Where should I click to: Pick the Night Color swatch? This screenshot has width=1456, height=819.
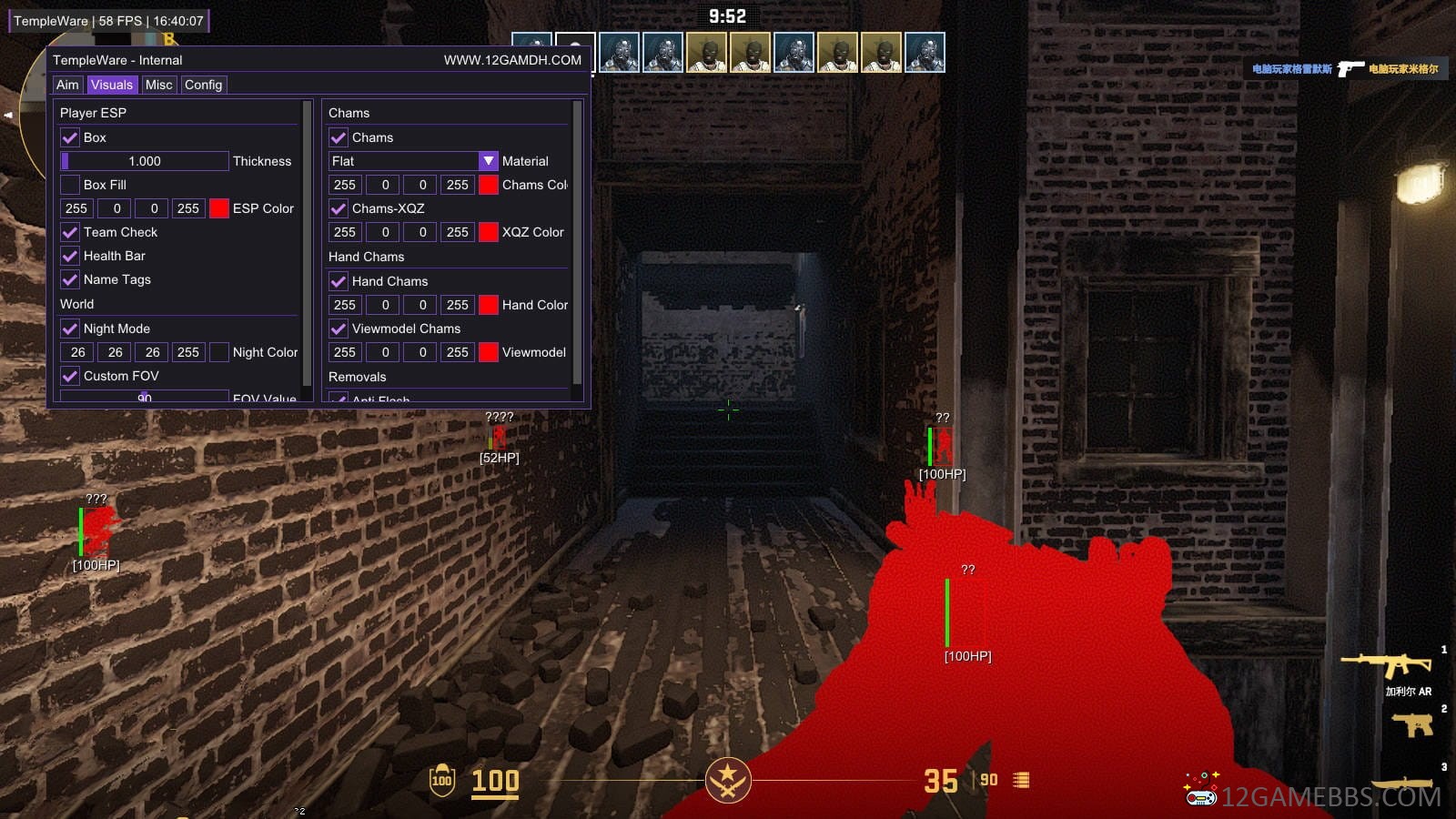[x=219, y=352]
